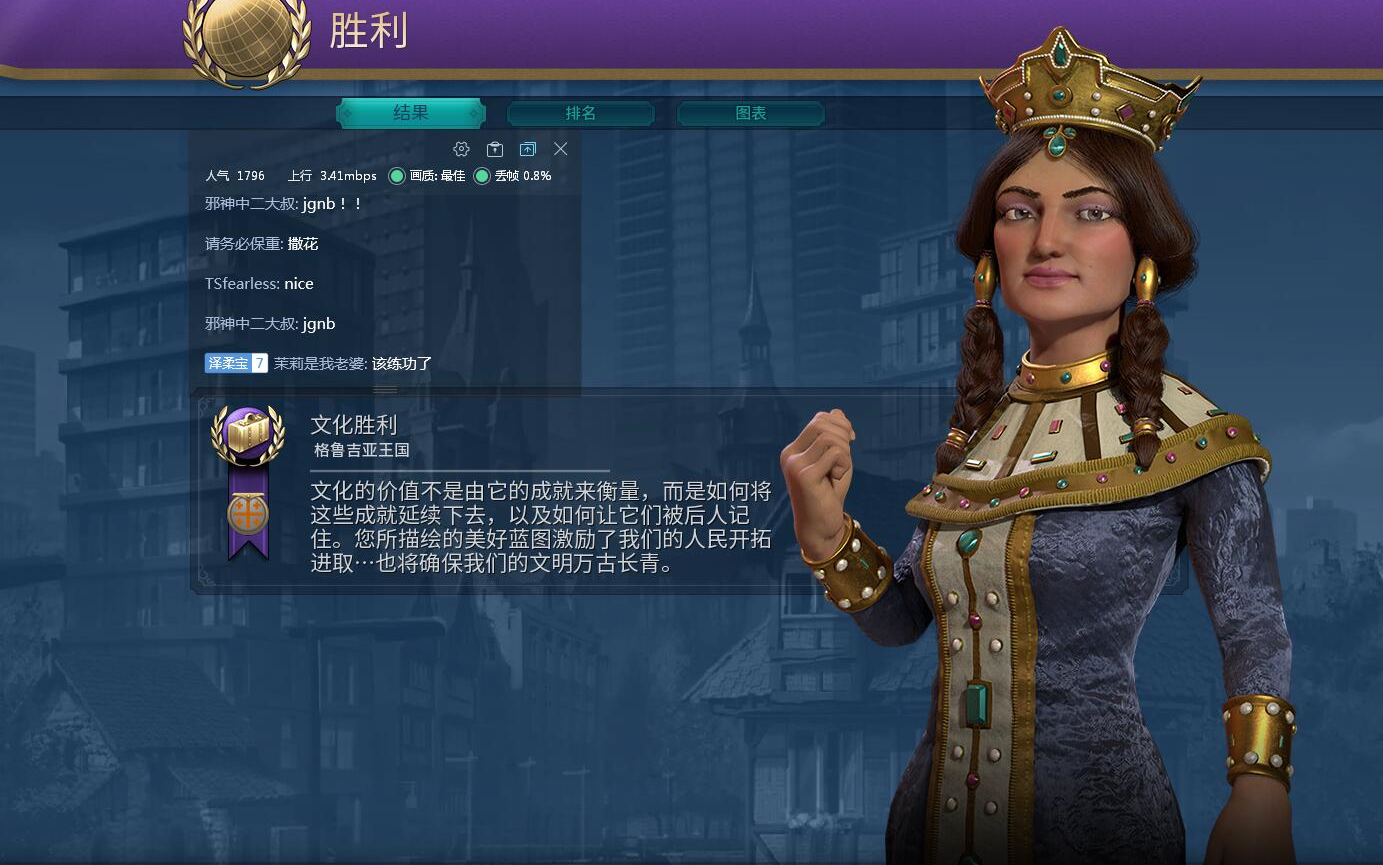Close the stream chat overlay
The height and width of the screenshot is (865, 1383).
(561, 149)
